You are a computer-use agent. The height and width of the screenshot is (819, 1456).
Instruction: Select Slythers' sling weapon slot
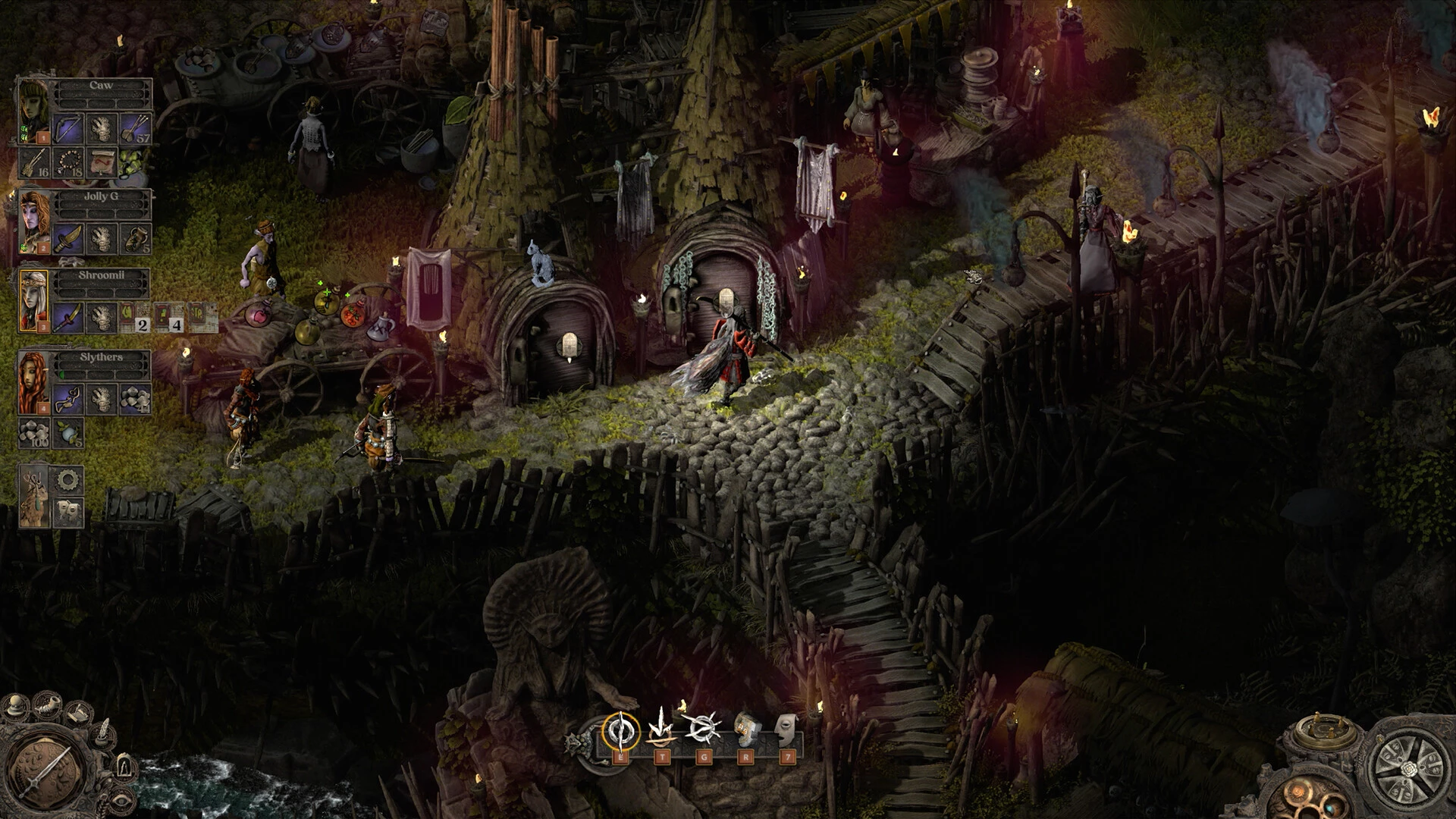point(68,398)
